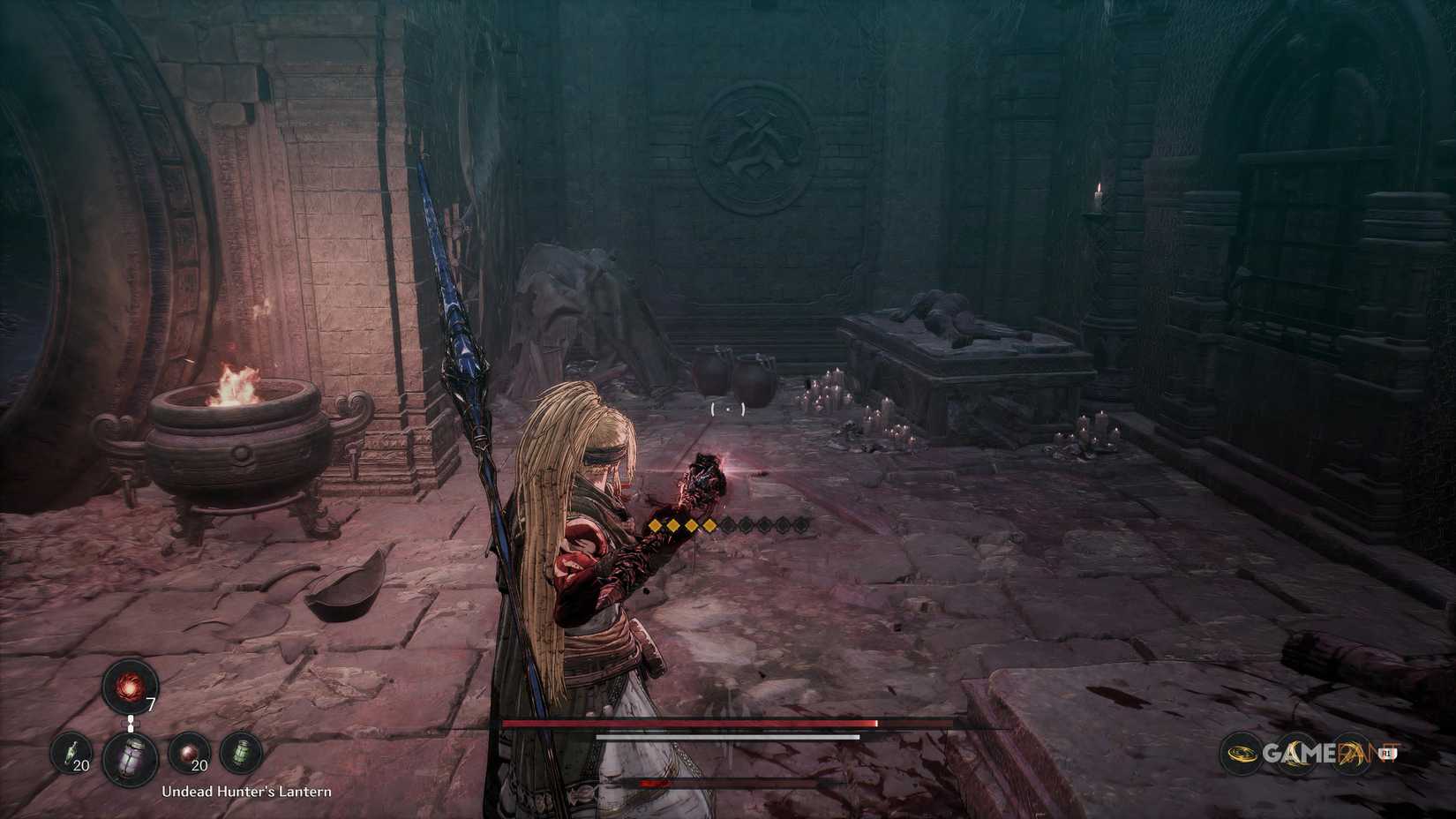
Task: Expand the quick item wheel from the lantern slot
Action: click(131, 757)
